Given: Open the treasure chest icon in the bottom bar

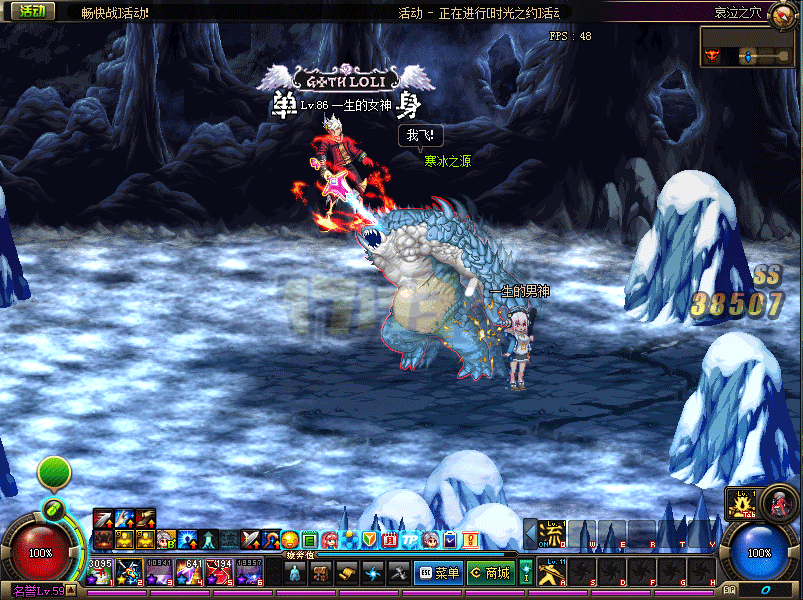Looking at the screenshot, I should click(321, 573).
